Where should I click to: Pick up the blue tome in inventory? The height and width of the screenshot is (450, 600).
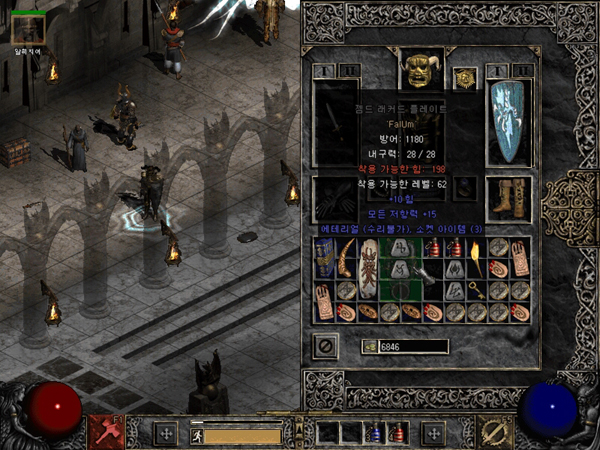click(x=324, y=259)
